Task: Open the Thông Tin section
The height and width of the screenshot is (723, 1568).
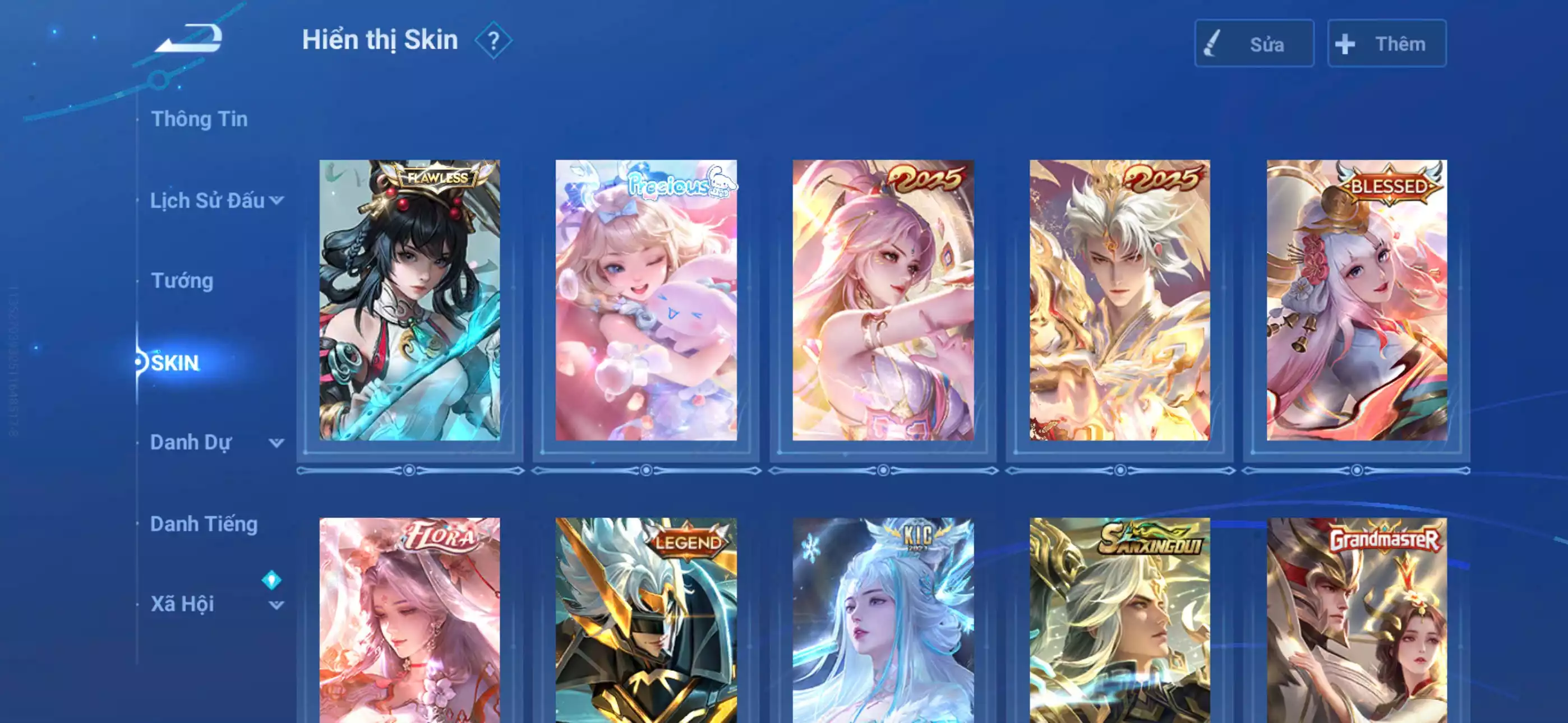Action: click(201, 119)
